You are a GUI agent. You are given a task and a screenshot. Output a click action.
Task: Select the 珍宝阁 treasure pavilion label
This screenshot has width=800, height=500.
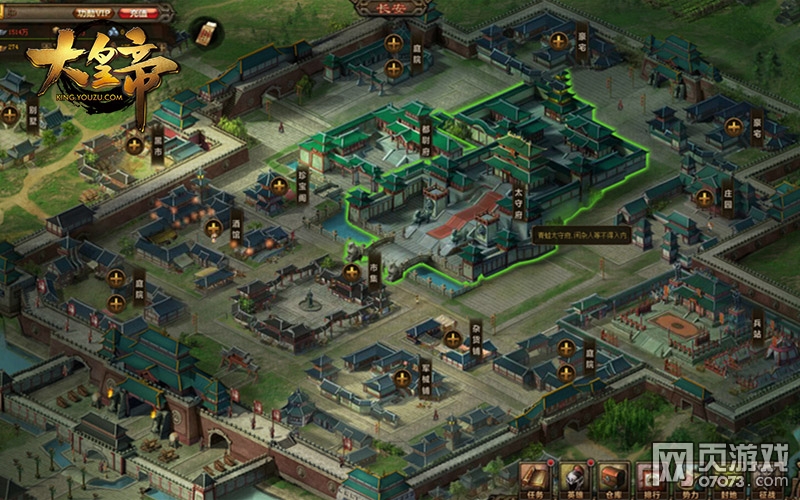tap(300, 187)
